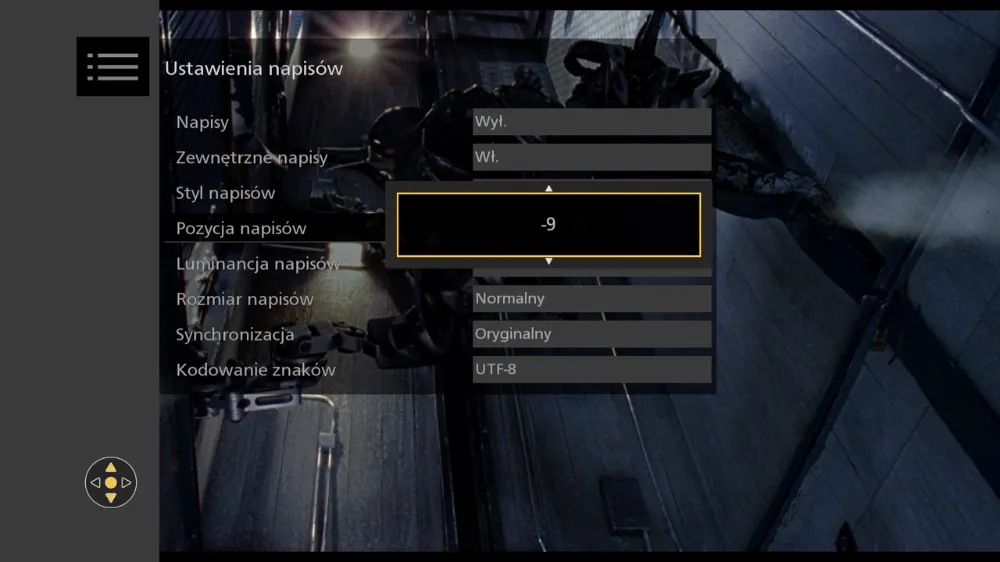1000x562 pixels.
Task: Select the Napisy menu row
Action: coord(203,122)
